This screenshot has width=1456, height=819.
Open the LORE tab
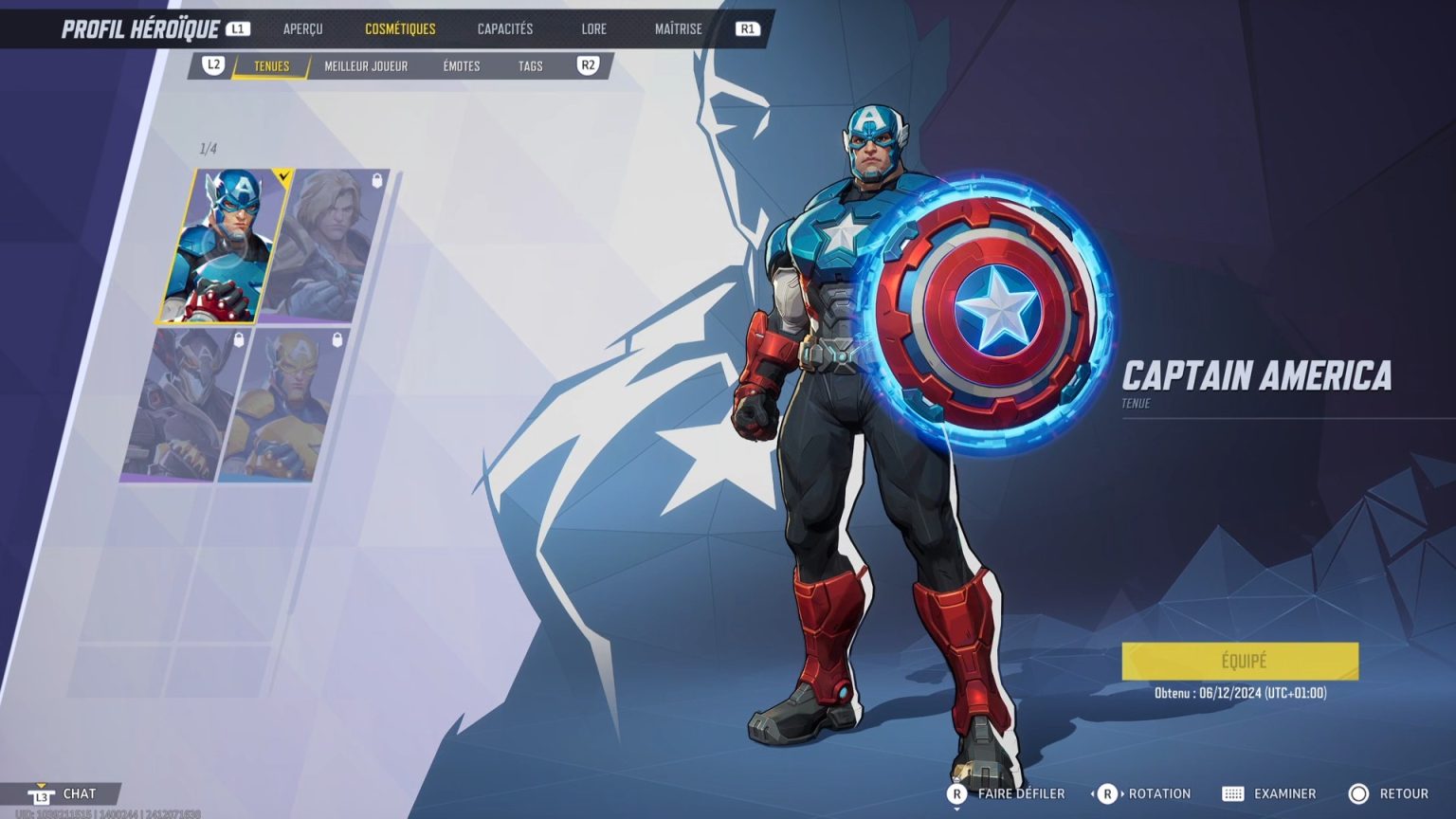pos(593,28)
